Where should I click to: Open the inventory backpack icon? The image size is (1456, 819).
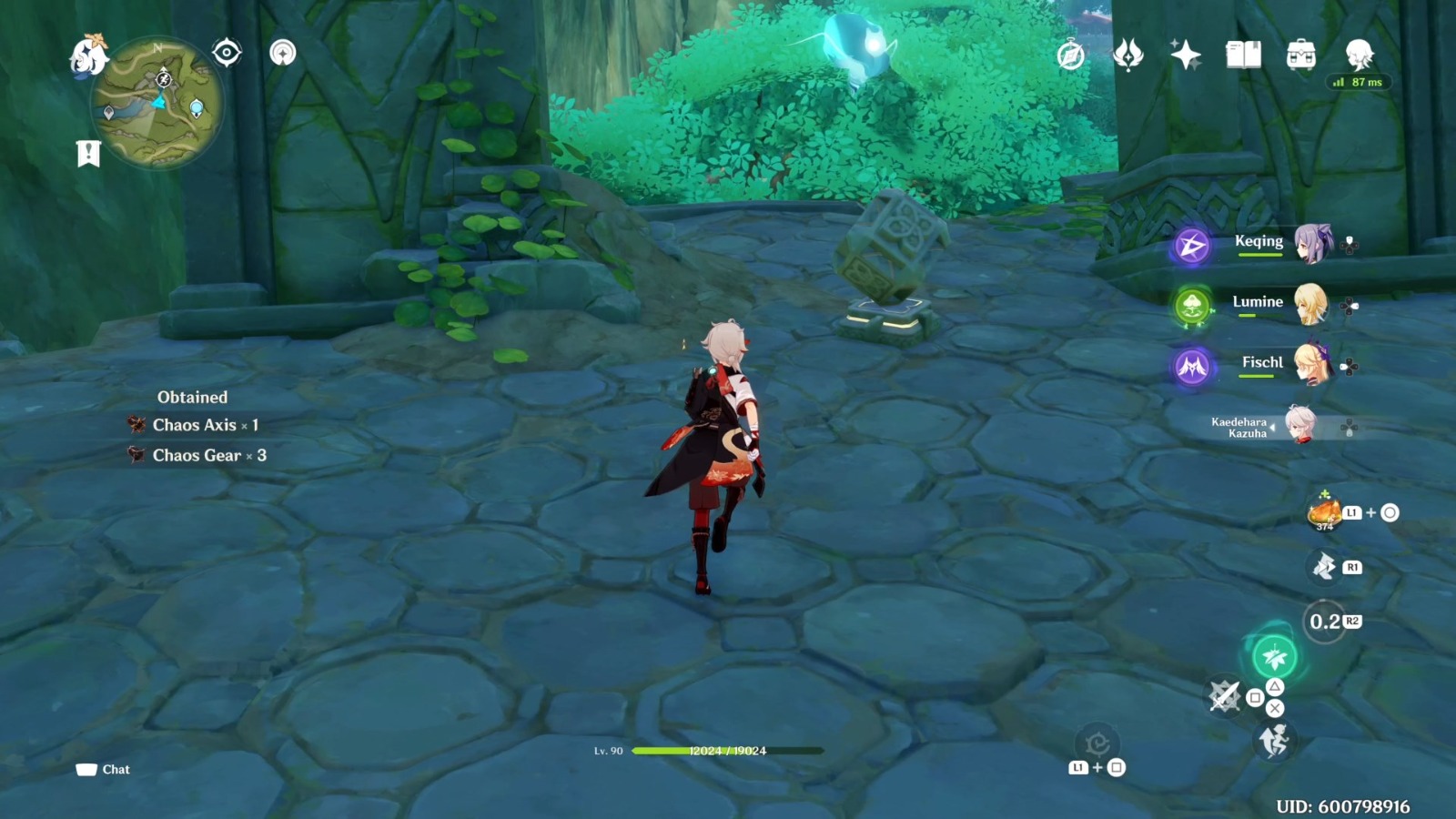coord(1300,55)
